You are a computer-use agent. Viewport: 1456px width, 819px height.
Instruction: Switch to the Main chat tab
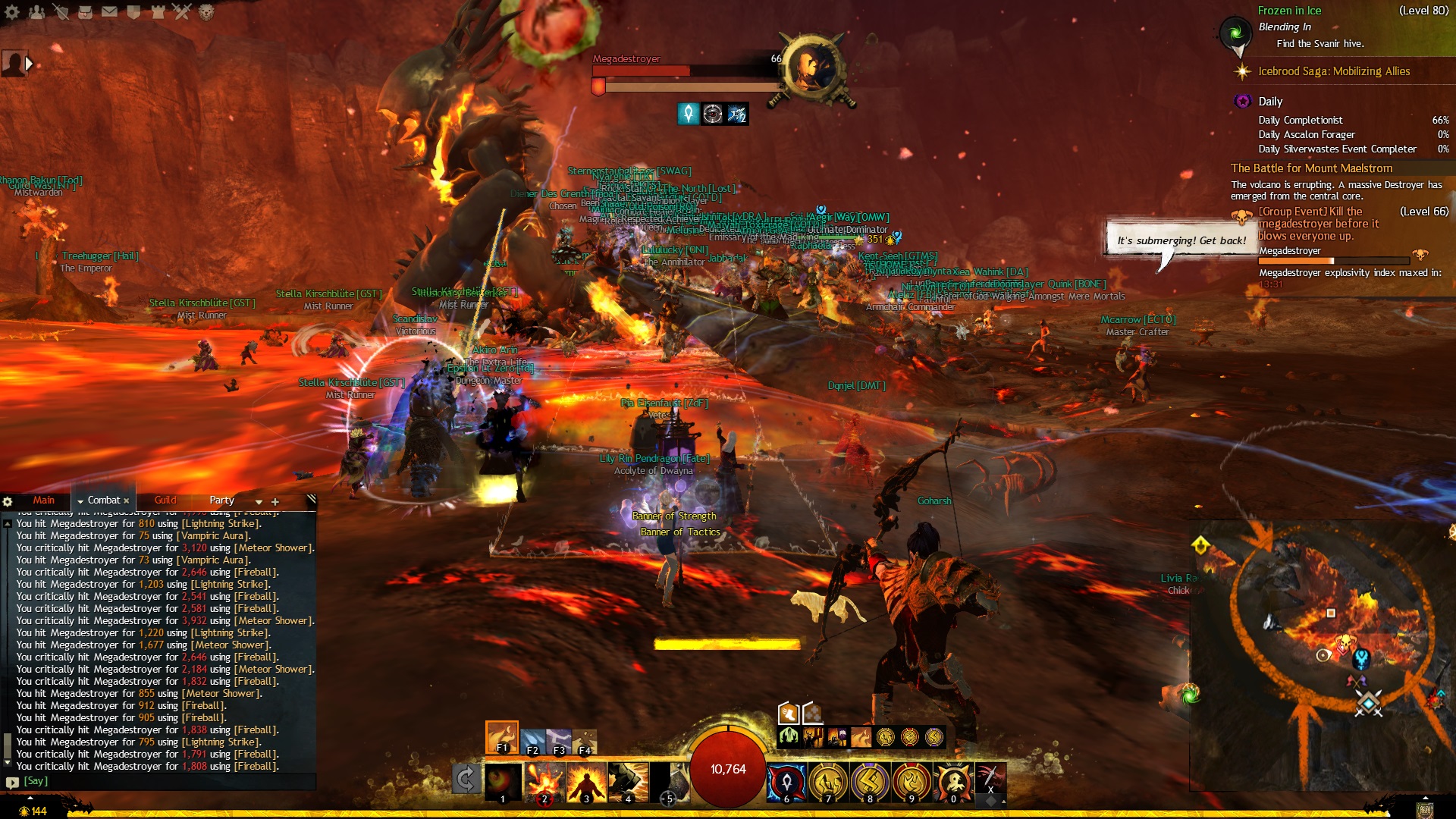(43, 500)
